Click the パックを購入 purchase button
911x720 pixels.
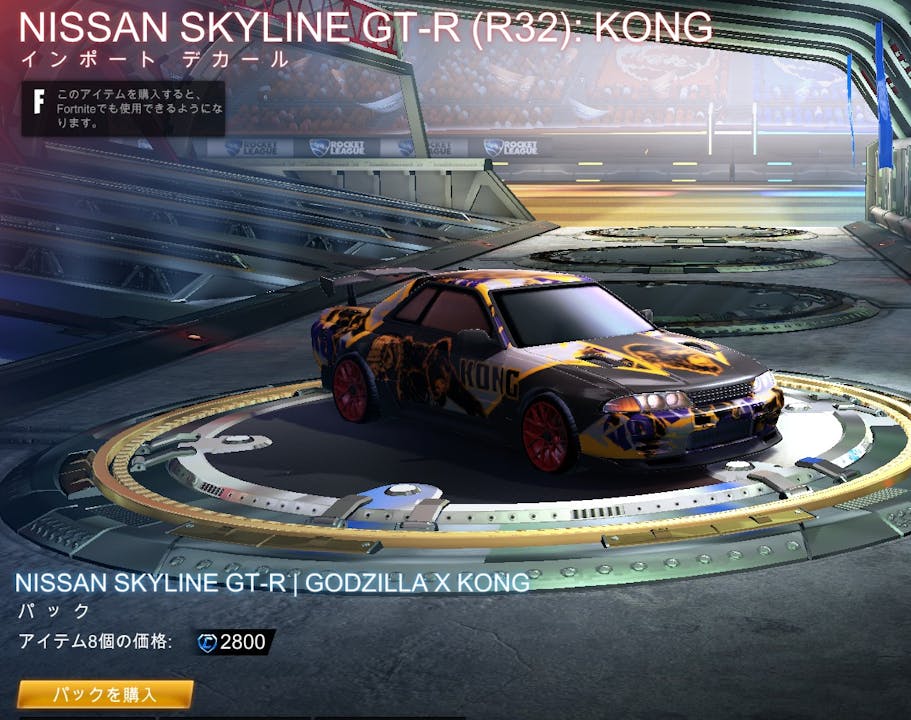click(105, 694)
